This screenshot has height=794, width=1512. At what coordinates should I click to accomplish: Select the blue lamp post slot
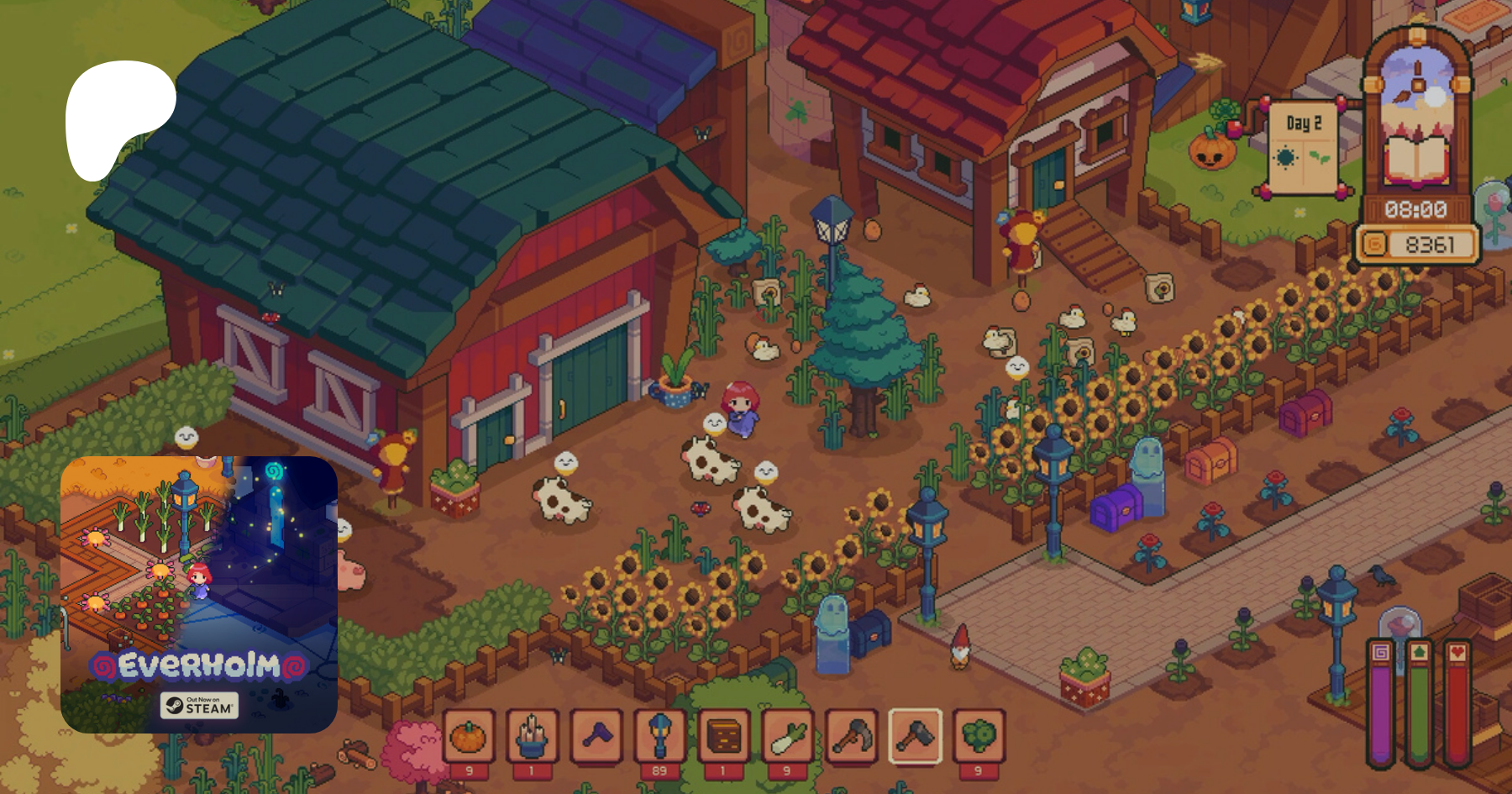pyautogui.click(x=660, y=737)
